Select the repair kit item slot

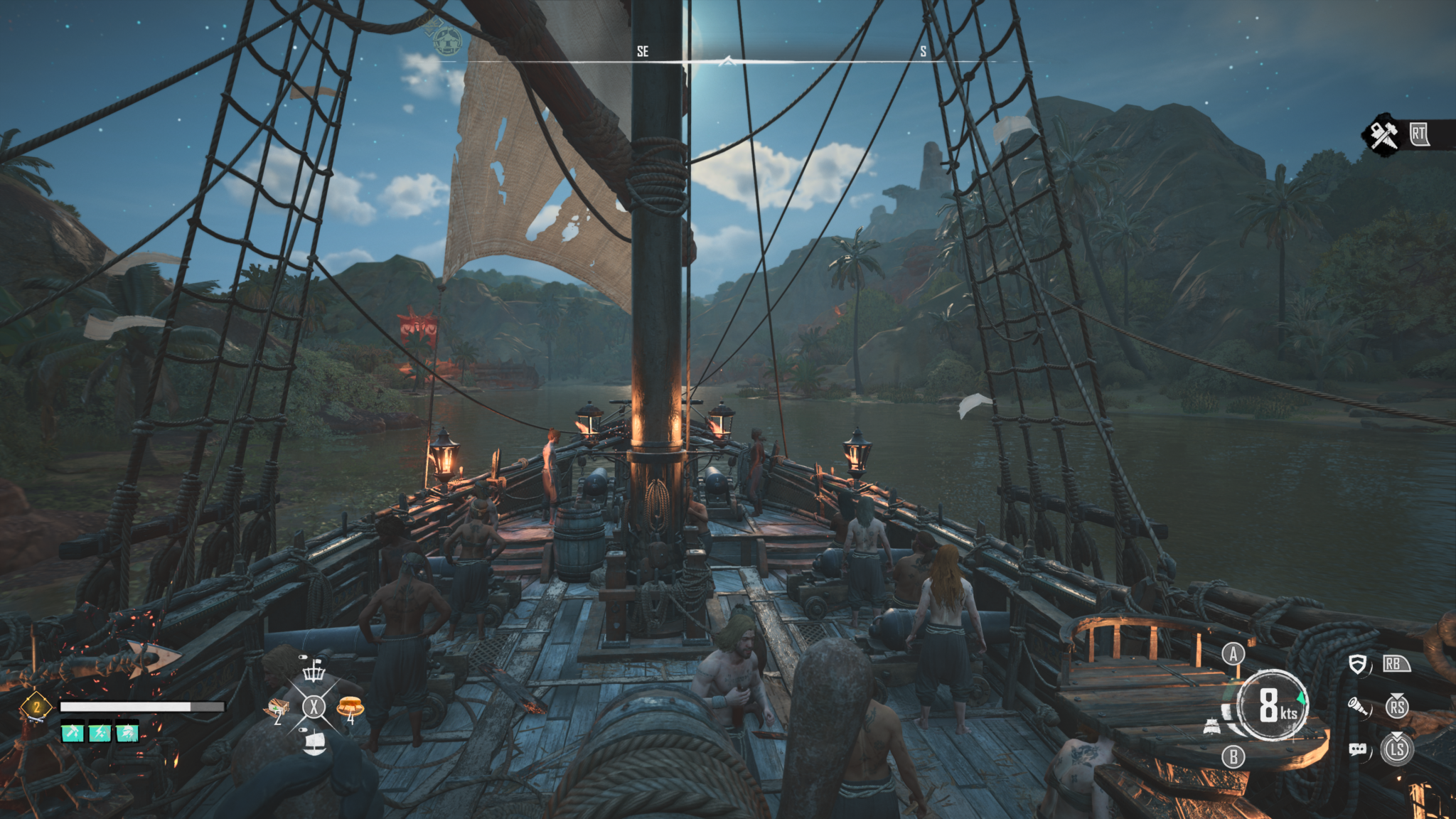pos(278,708)
